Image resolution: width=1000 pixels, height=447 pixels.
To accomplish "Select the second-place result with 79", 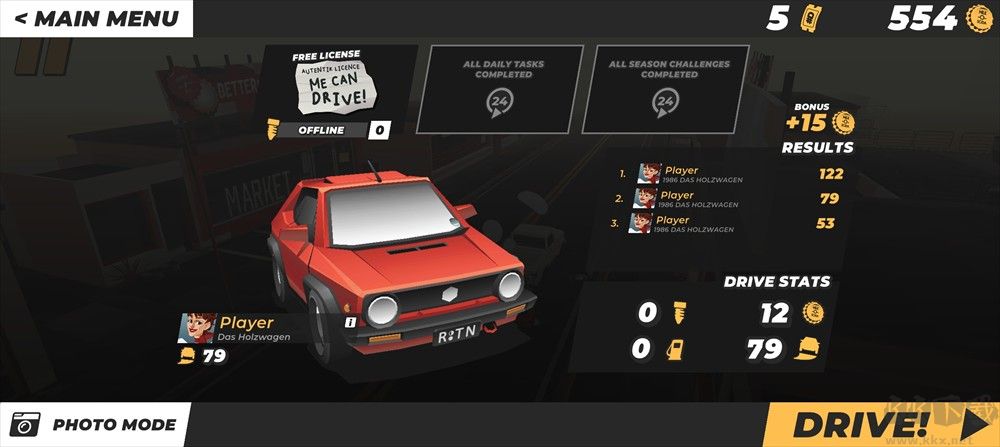I will click(x=730, y=198).
